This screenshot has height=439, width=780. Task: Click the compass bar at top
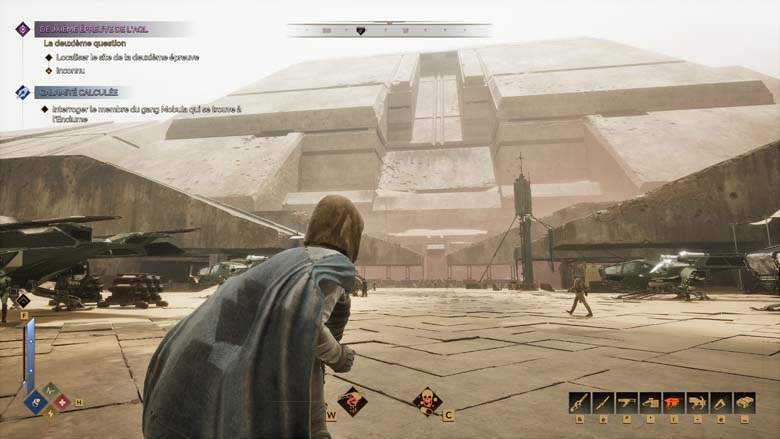coord(389,30)
